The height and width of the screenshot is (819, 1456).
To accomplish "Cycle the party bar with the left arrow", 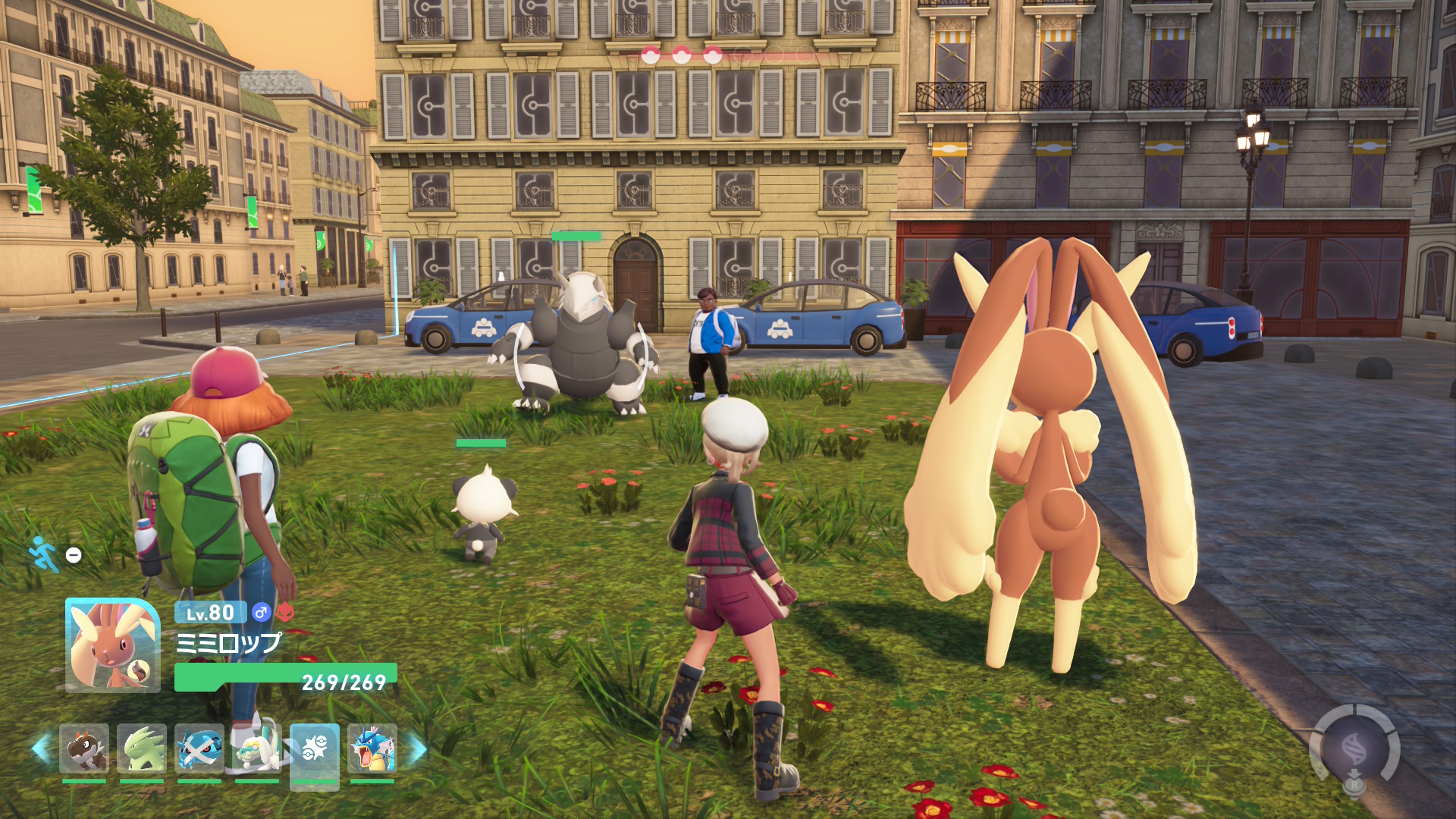I will click(x=41, y=748).
